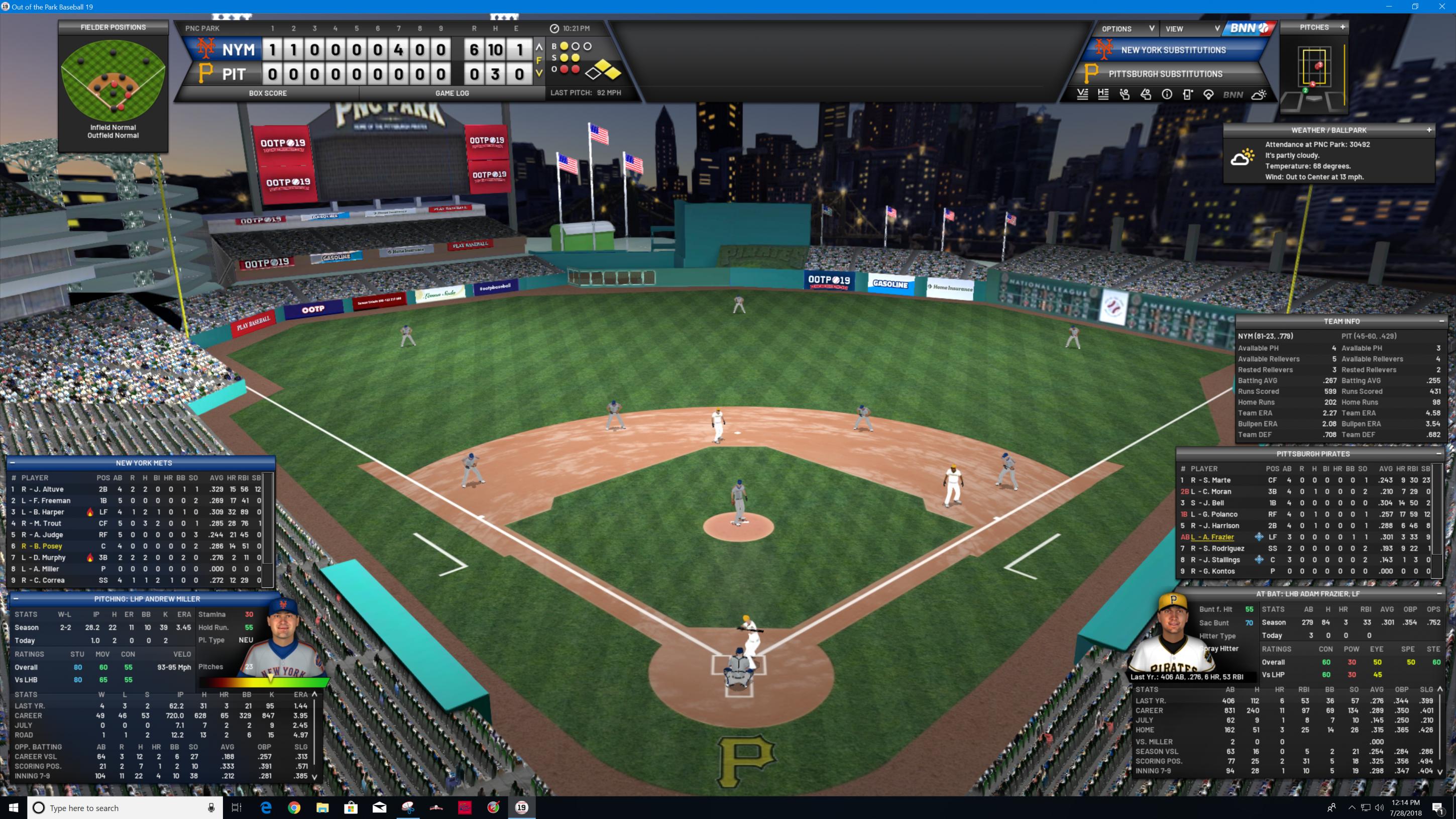
Task: Open New York Substitutions
Action: click(1173, 50)
